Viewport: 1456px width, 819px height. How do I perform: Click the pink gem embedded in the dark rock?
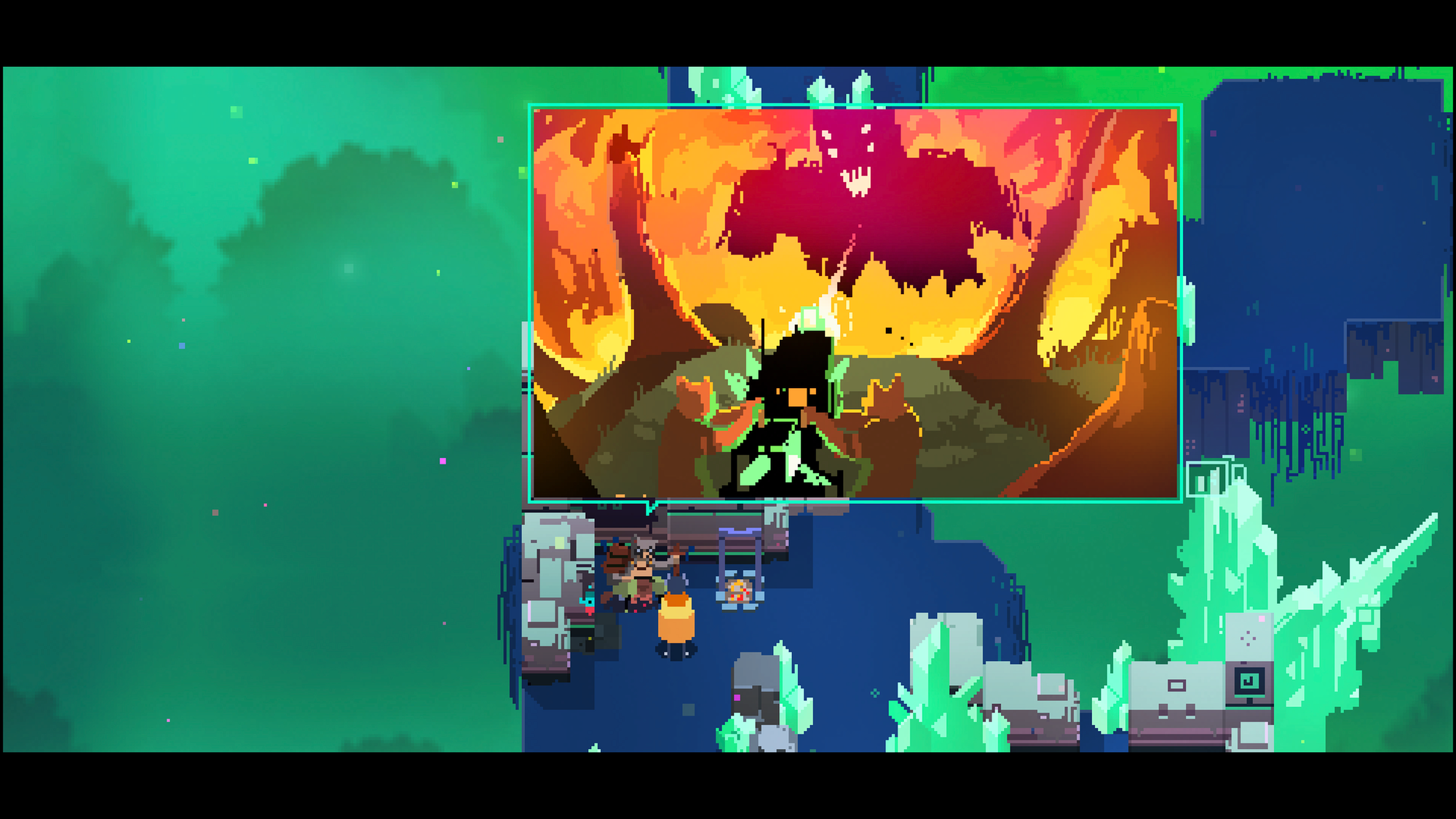tap(736, 699)
